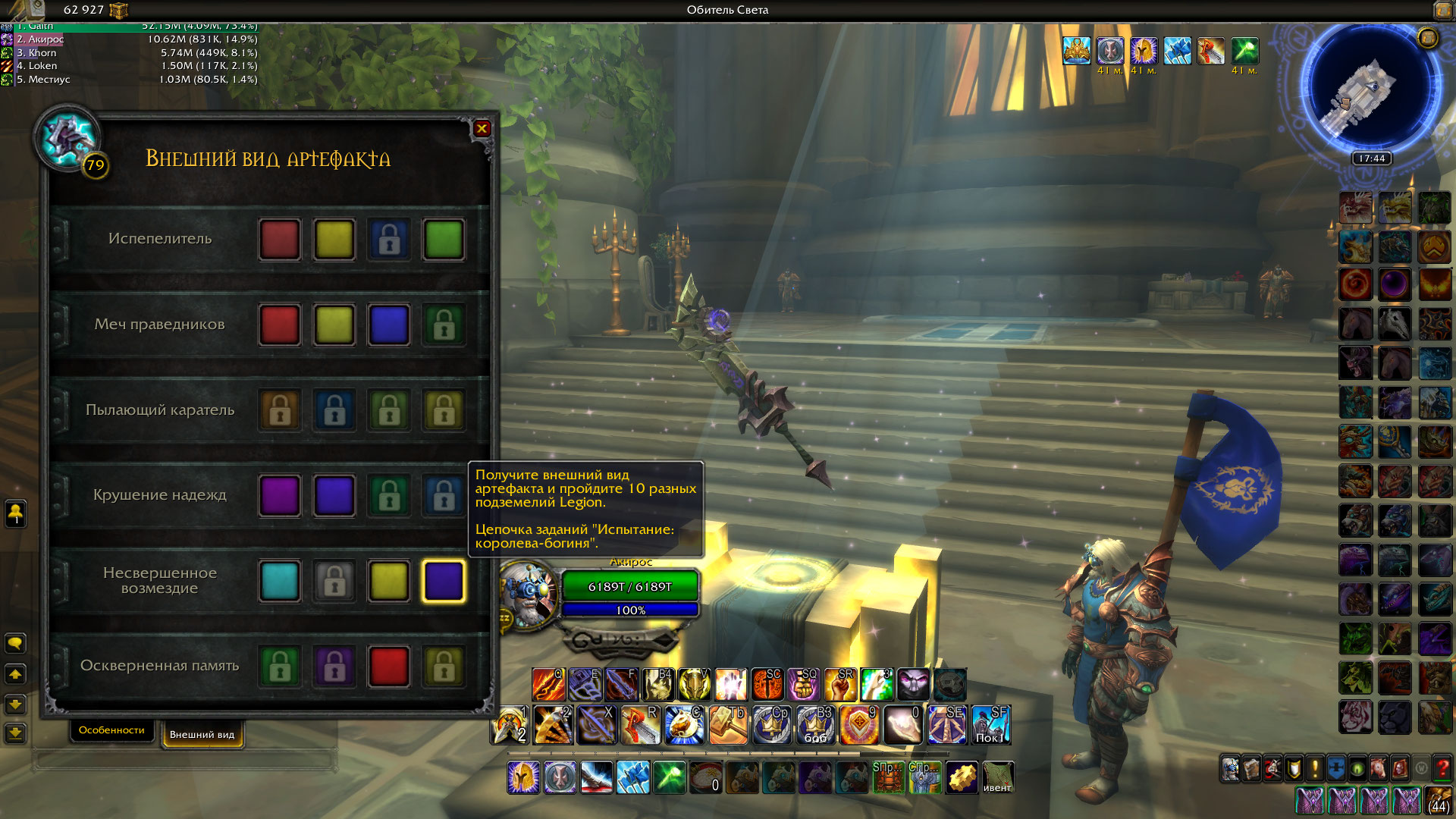Open the chat speech bubble button
The image size is (1456, 819).
[15, 644]
